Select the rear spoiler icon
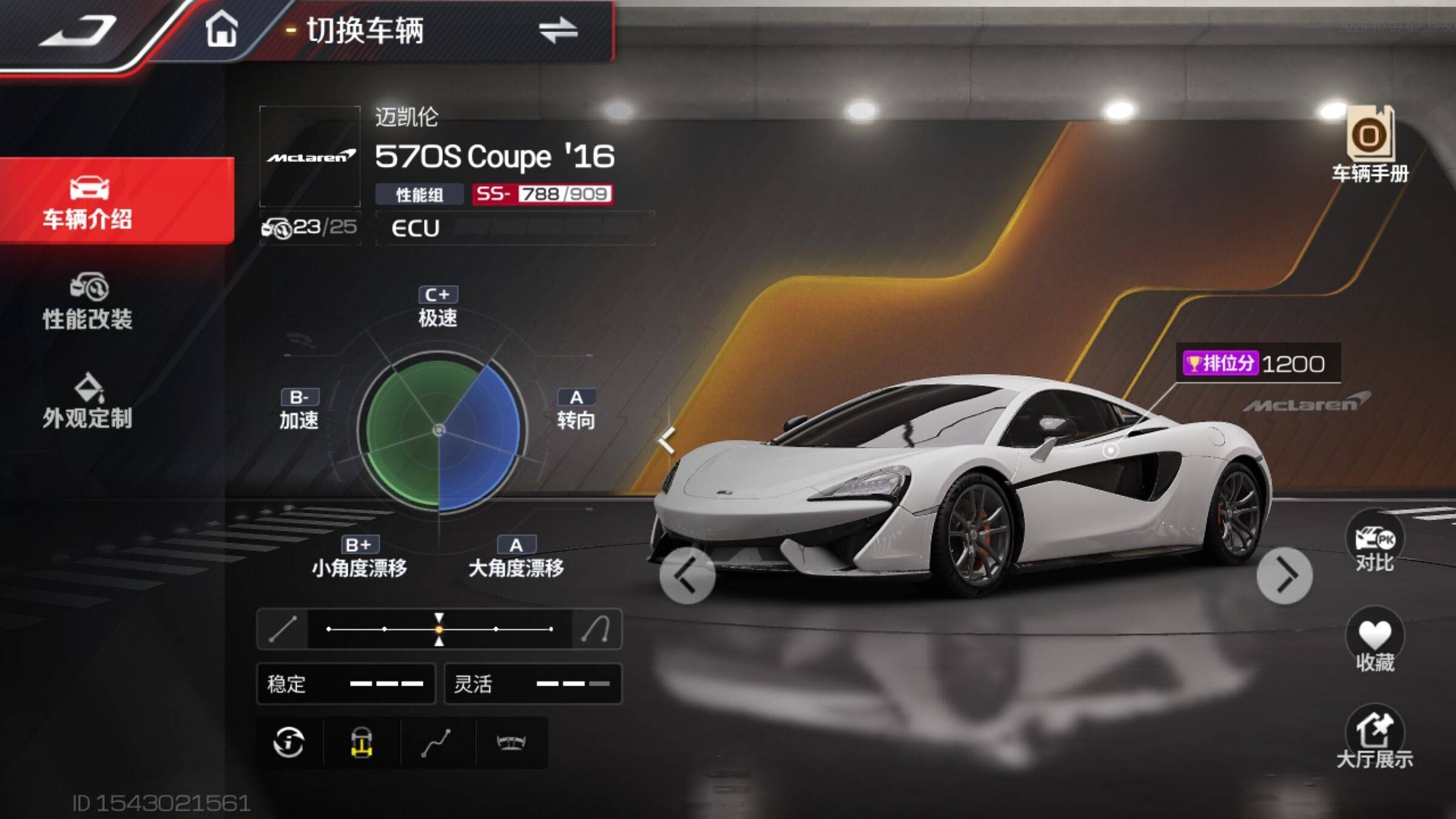1456x819 pixels. (511, 742)
